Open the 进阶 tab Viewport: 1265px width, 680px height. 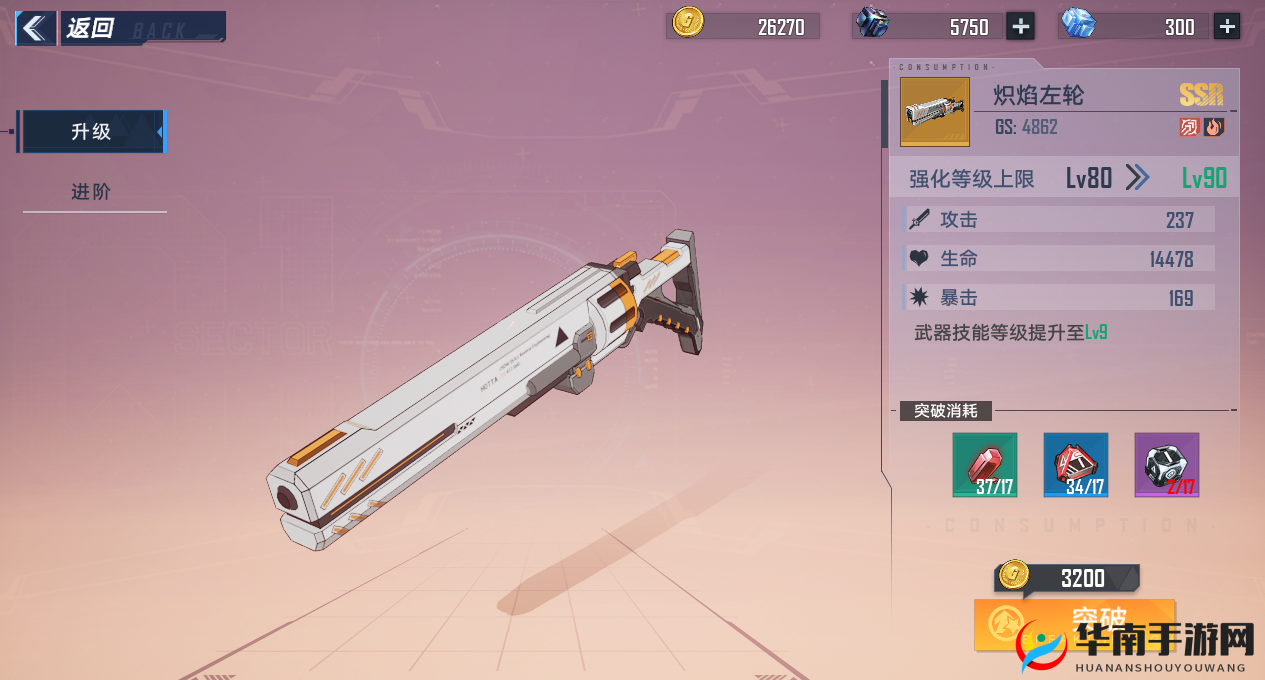click(x=91, y=192)
